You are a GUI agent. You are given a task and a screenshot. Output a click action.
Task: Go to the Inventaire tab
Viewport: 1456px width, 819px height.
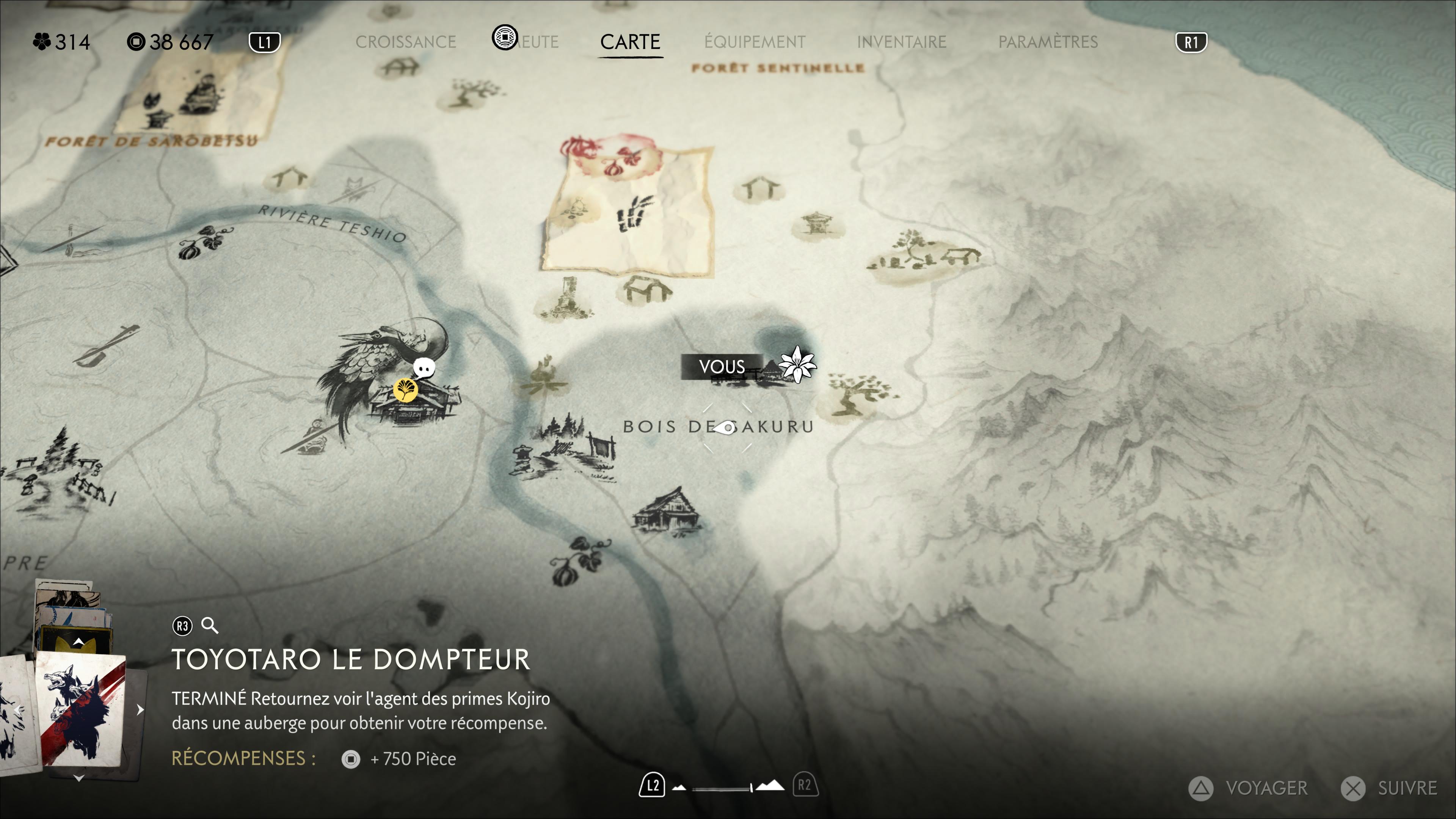[x=901, y=42]
